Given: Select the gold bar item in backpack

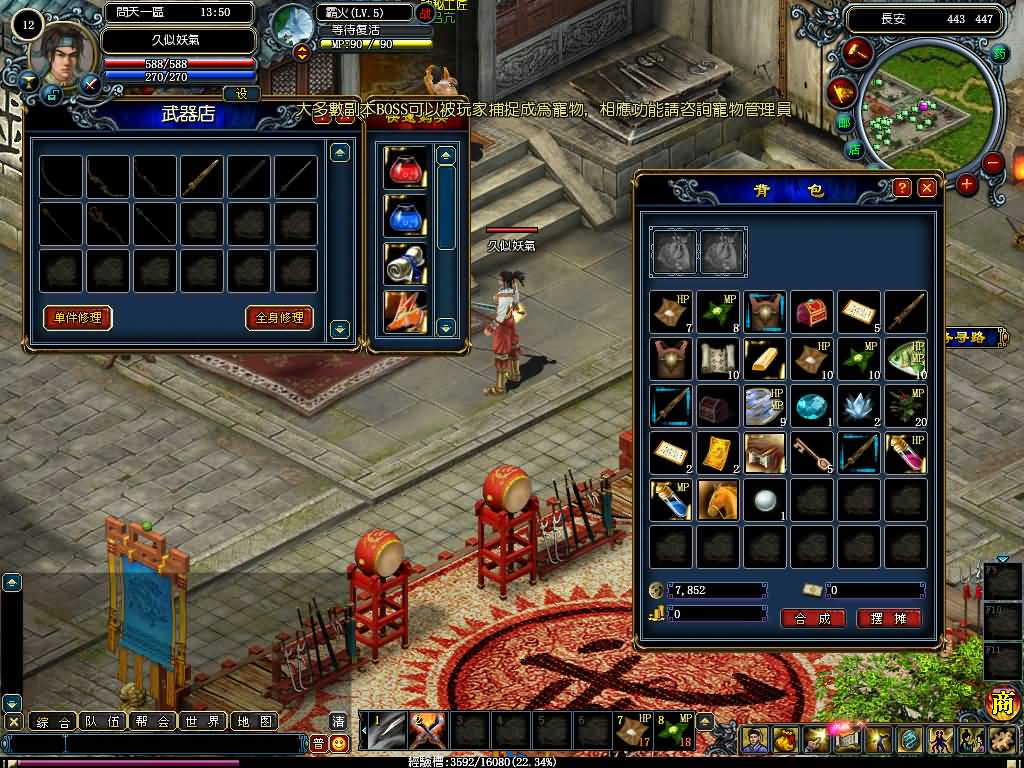Looking at the screenshot, I should point(765,358).
